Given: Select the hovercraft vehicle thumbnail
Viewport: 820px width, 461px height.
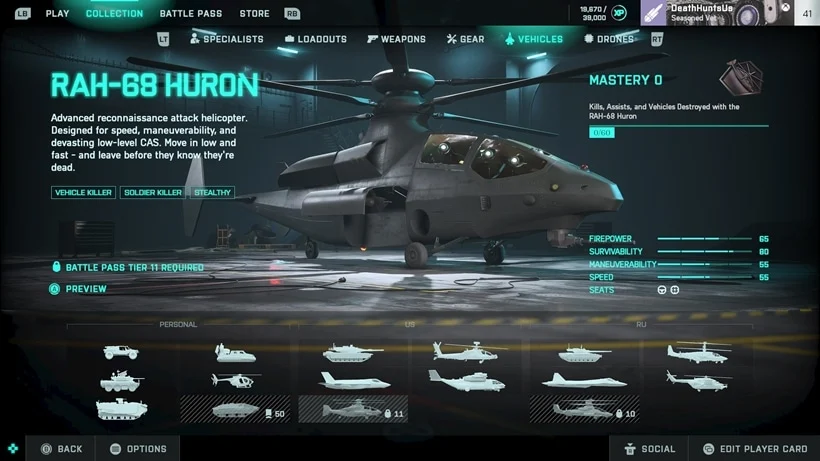Looking at the screenshot, I should [x=235, y=352].
